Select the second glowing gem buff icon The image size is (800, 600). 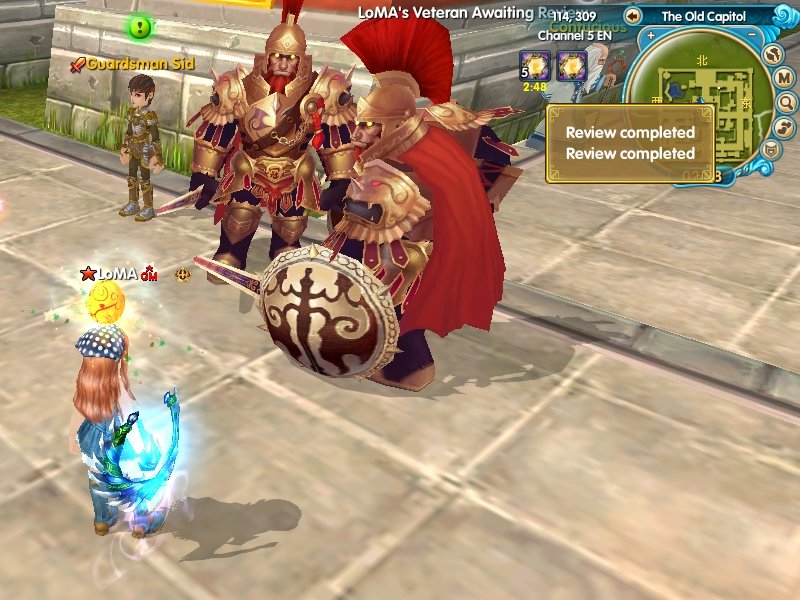click(x=571, y=65)
